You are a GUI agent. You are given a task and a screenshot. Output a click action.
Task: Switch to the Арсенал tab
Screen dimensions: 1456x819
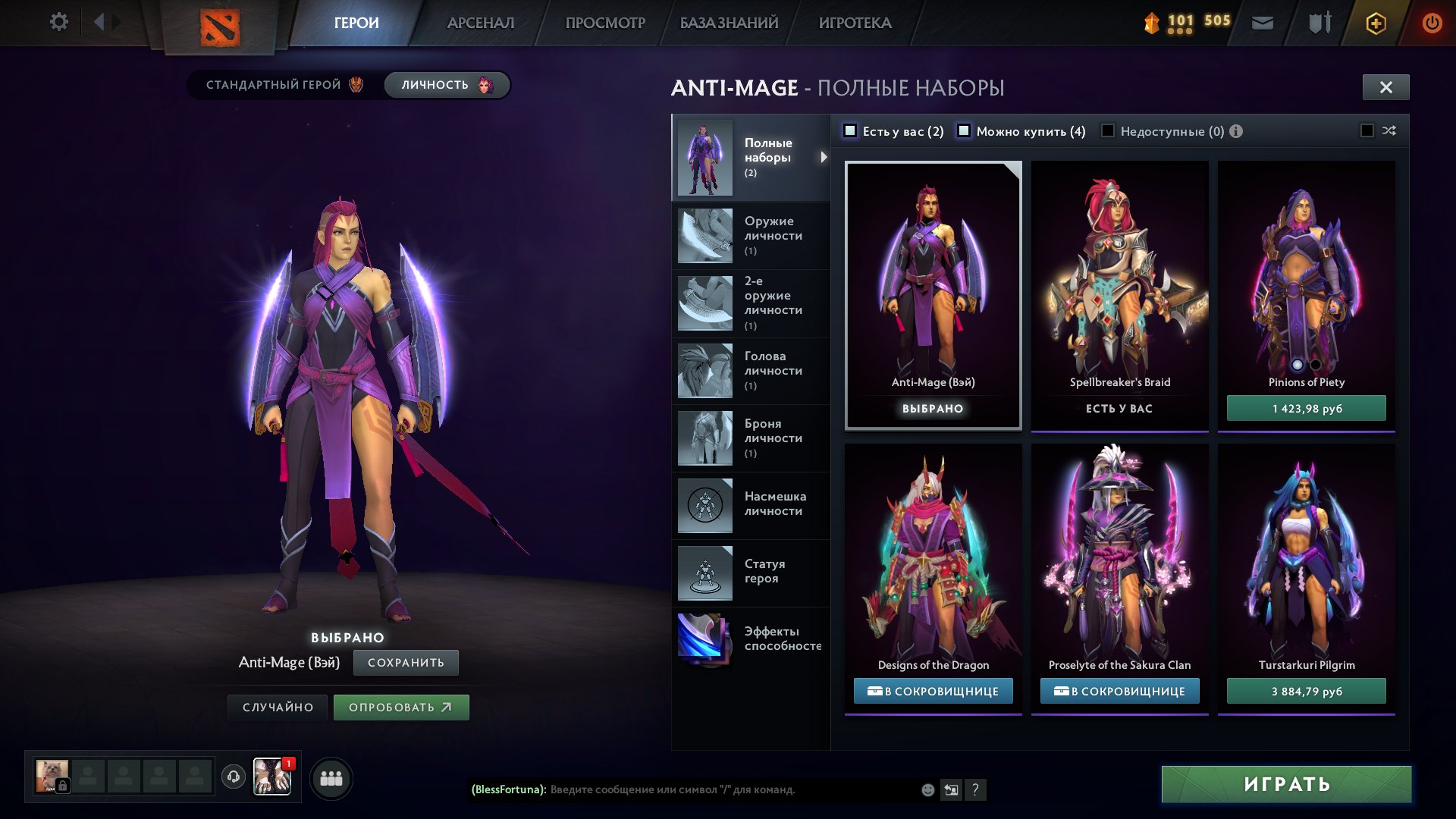click(481, 23)
